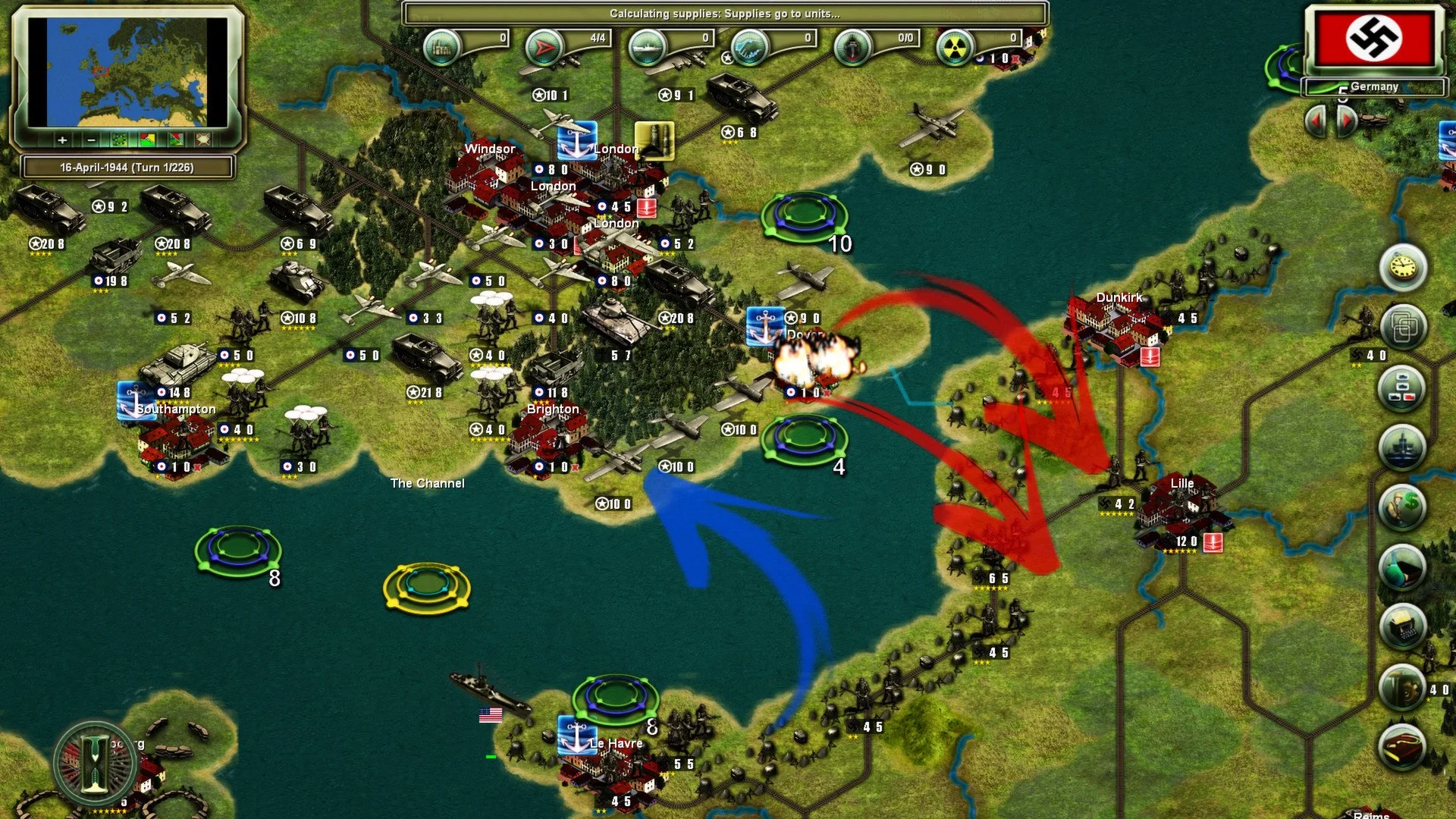The image size is (1456, 819).
Task: Toggle the terrain map view under minimap
Action: pyautogui.click(x=119, y=140)
